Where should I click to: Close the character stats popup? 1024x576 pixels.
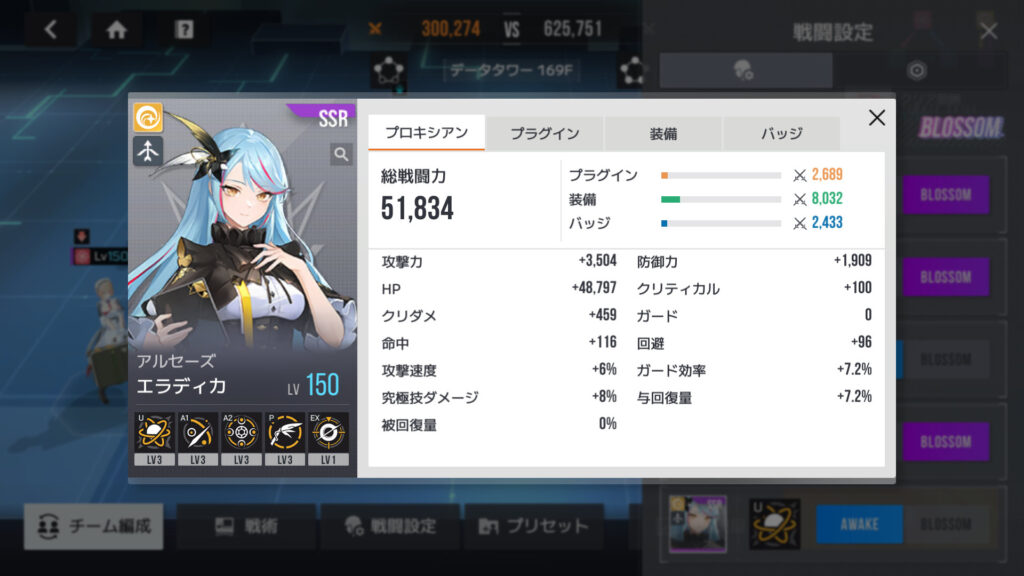pyautogui.click(x=877, y=118)
